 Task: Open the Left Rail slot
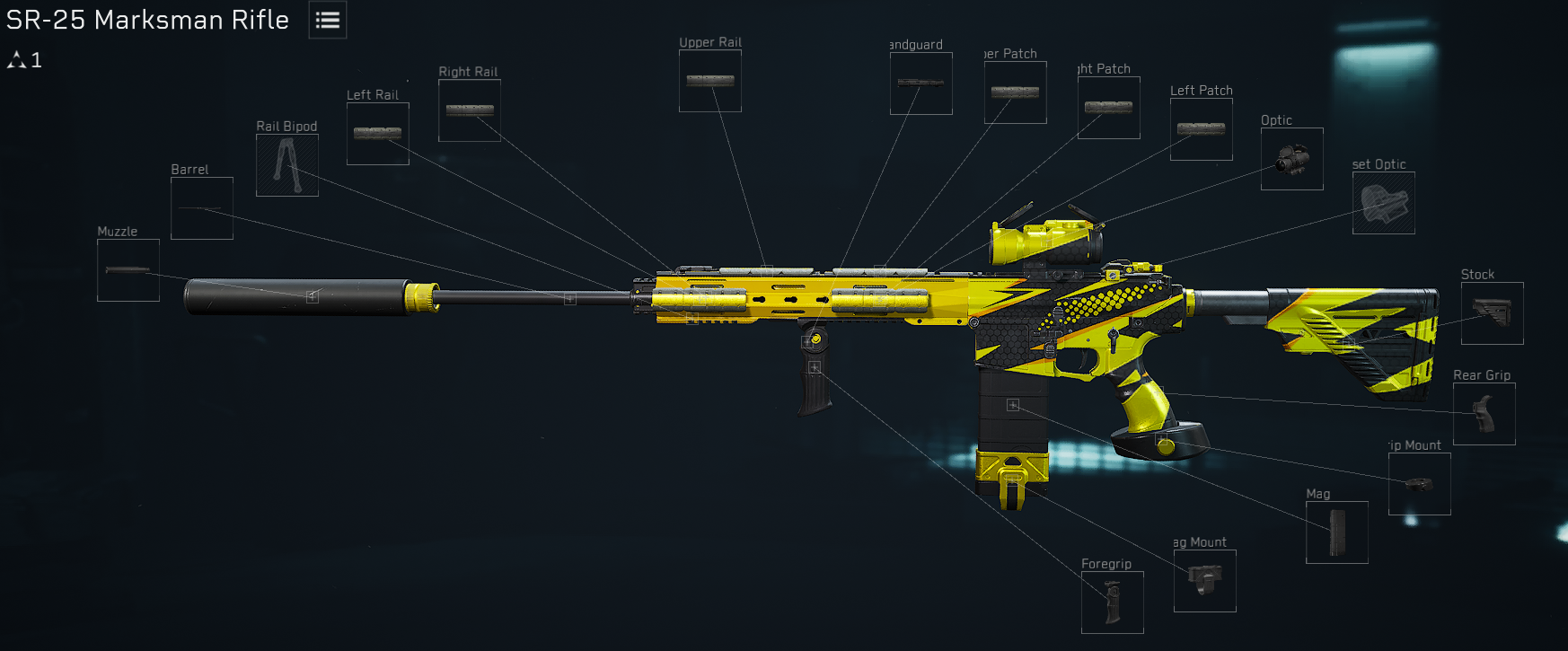click(x=377, y=132)
